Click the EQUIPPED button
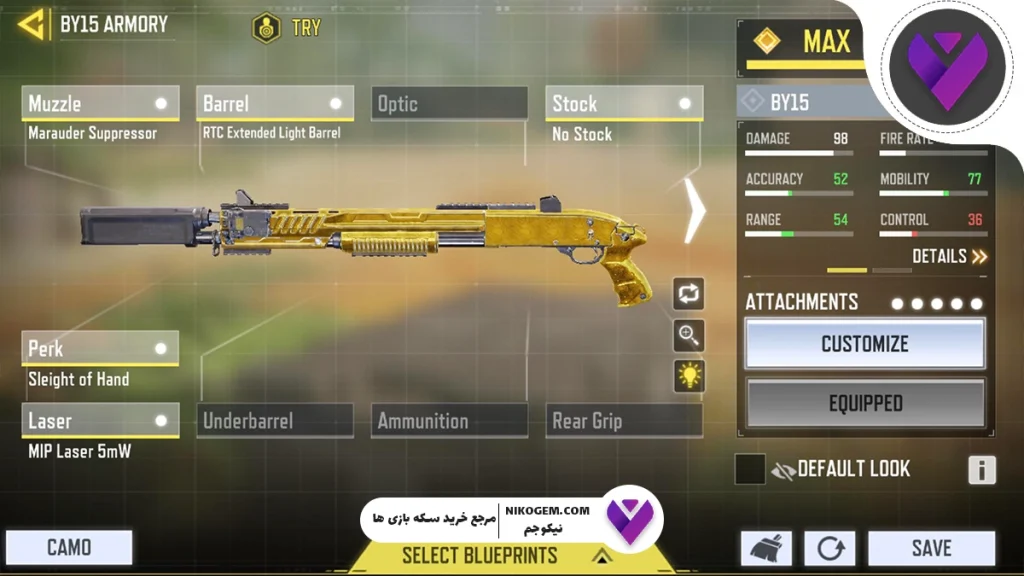Image resolution: width=1024 pixels, height=576 pixels. click(x=865, y=404)
